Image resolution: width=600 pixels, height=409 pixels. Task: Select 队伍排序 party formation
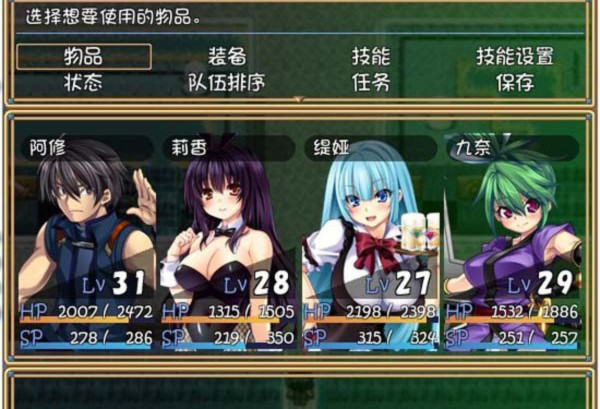227,82
